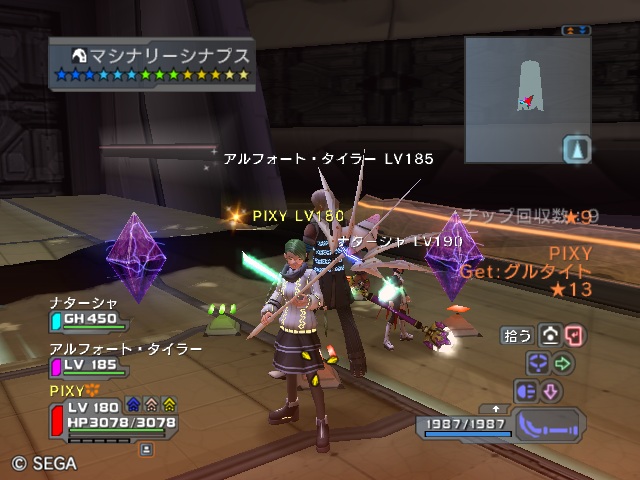Screen dimensions: 640x480
Task: Select party member ナターシャ's status panel
Action: (x=88, y=313)
